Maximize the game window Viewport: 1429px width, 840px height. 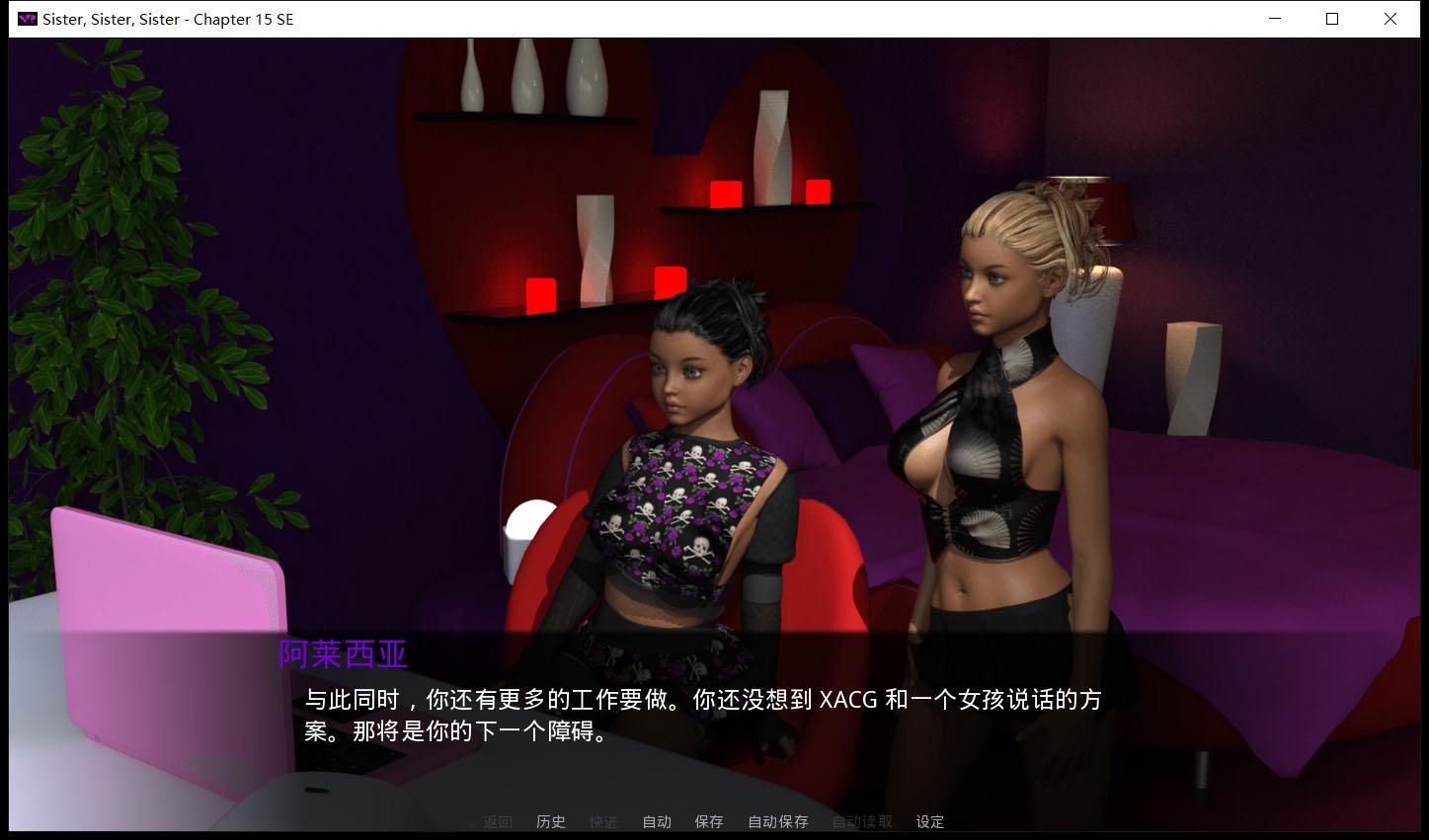[1331, 19]
